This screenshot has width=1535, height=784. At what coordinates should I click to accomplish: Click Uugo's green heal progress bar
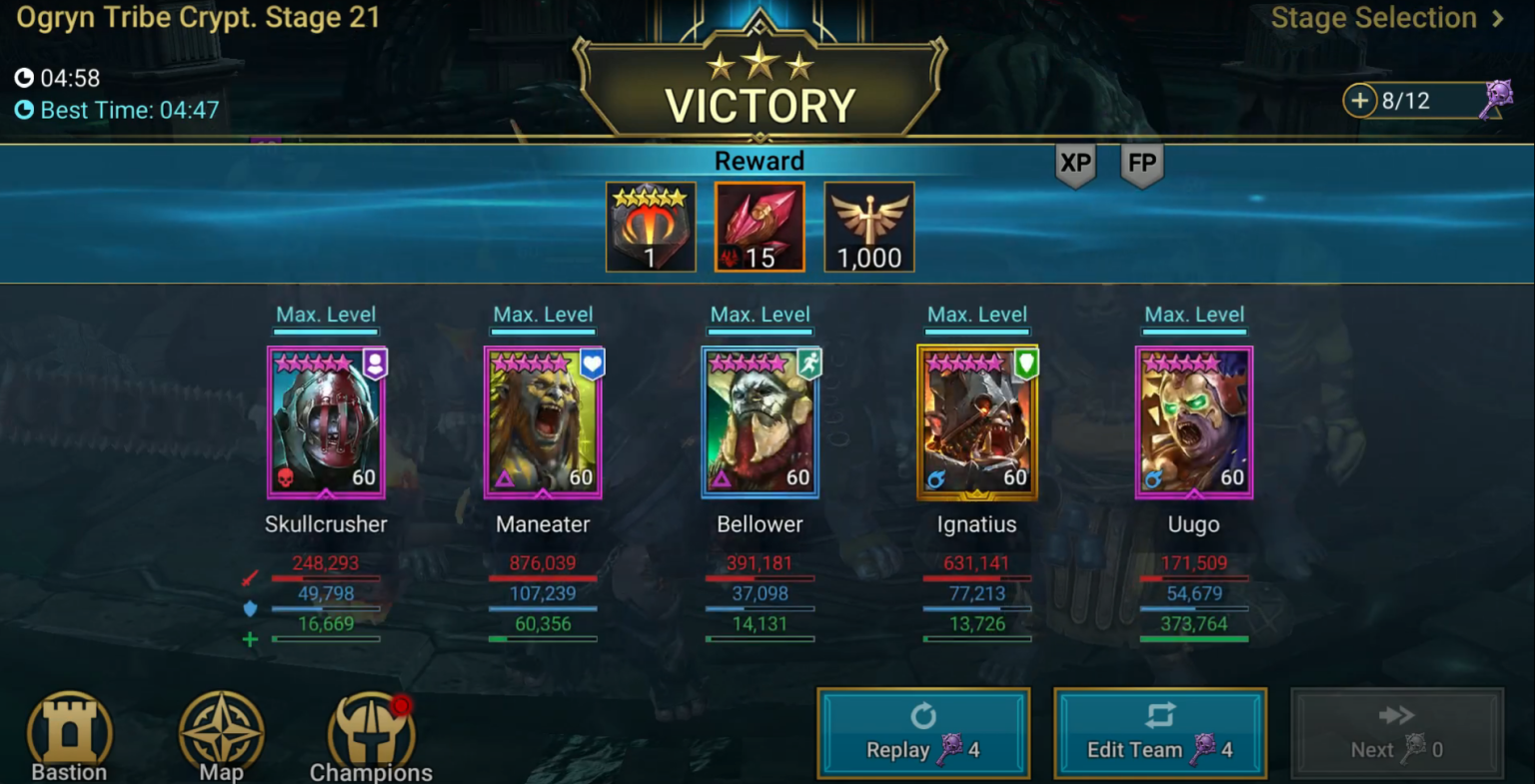1194,637
